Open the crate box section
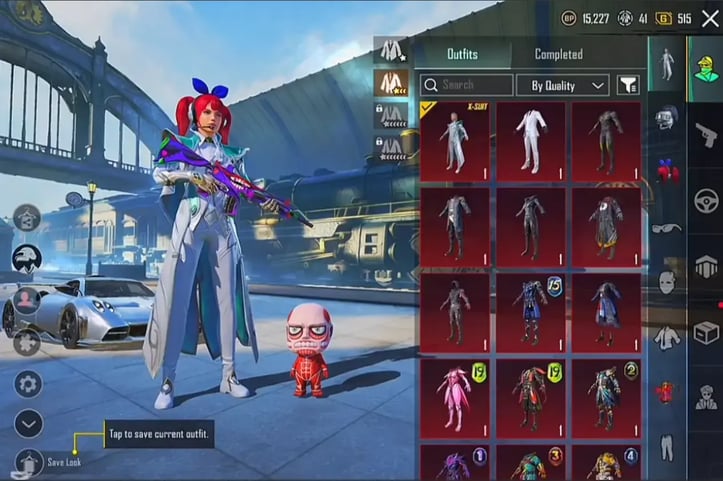723x481 pixels. coord(707,332)
